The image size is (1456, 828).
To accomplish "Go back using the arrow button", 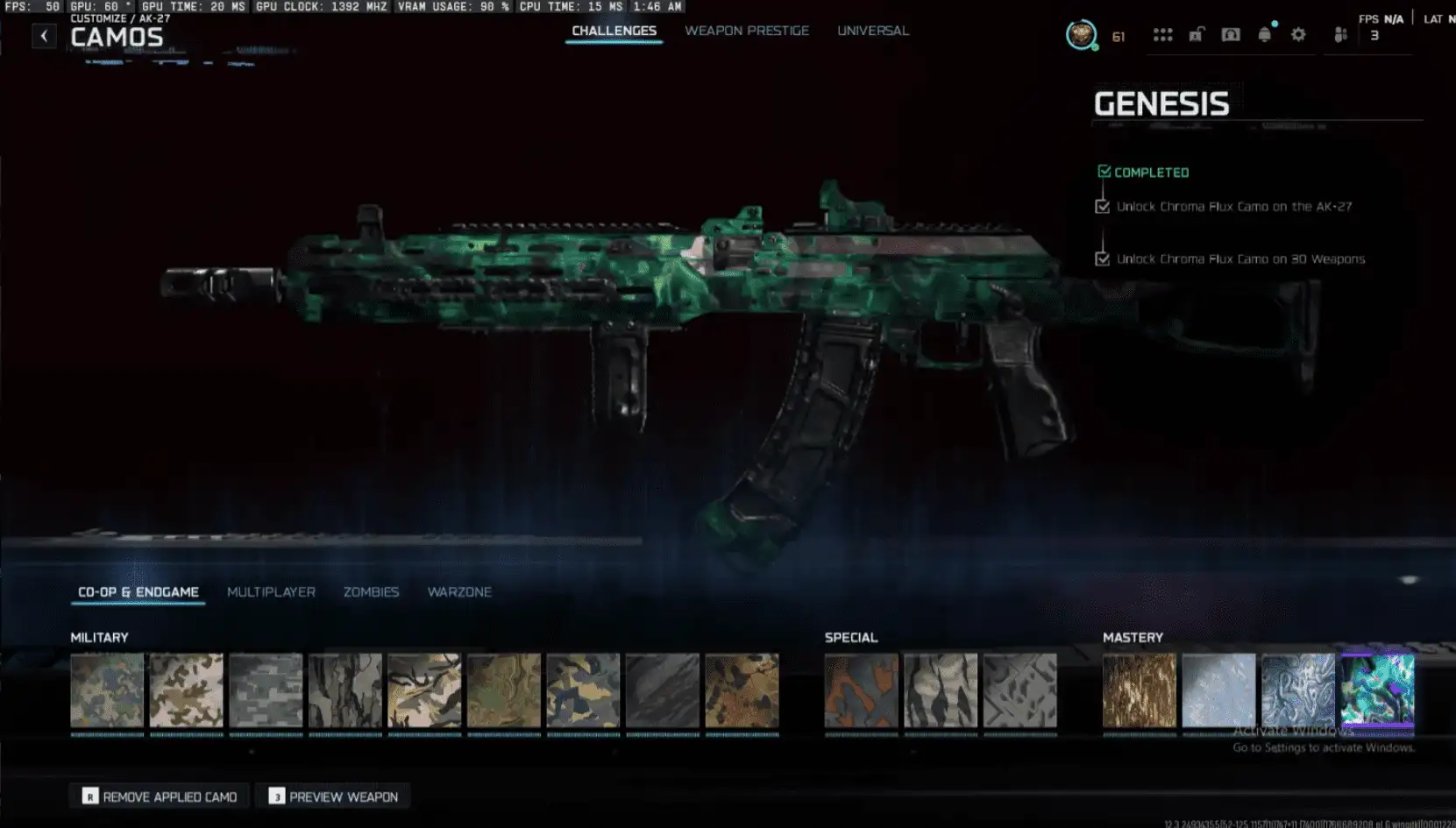I will [x=44, y=36].
